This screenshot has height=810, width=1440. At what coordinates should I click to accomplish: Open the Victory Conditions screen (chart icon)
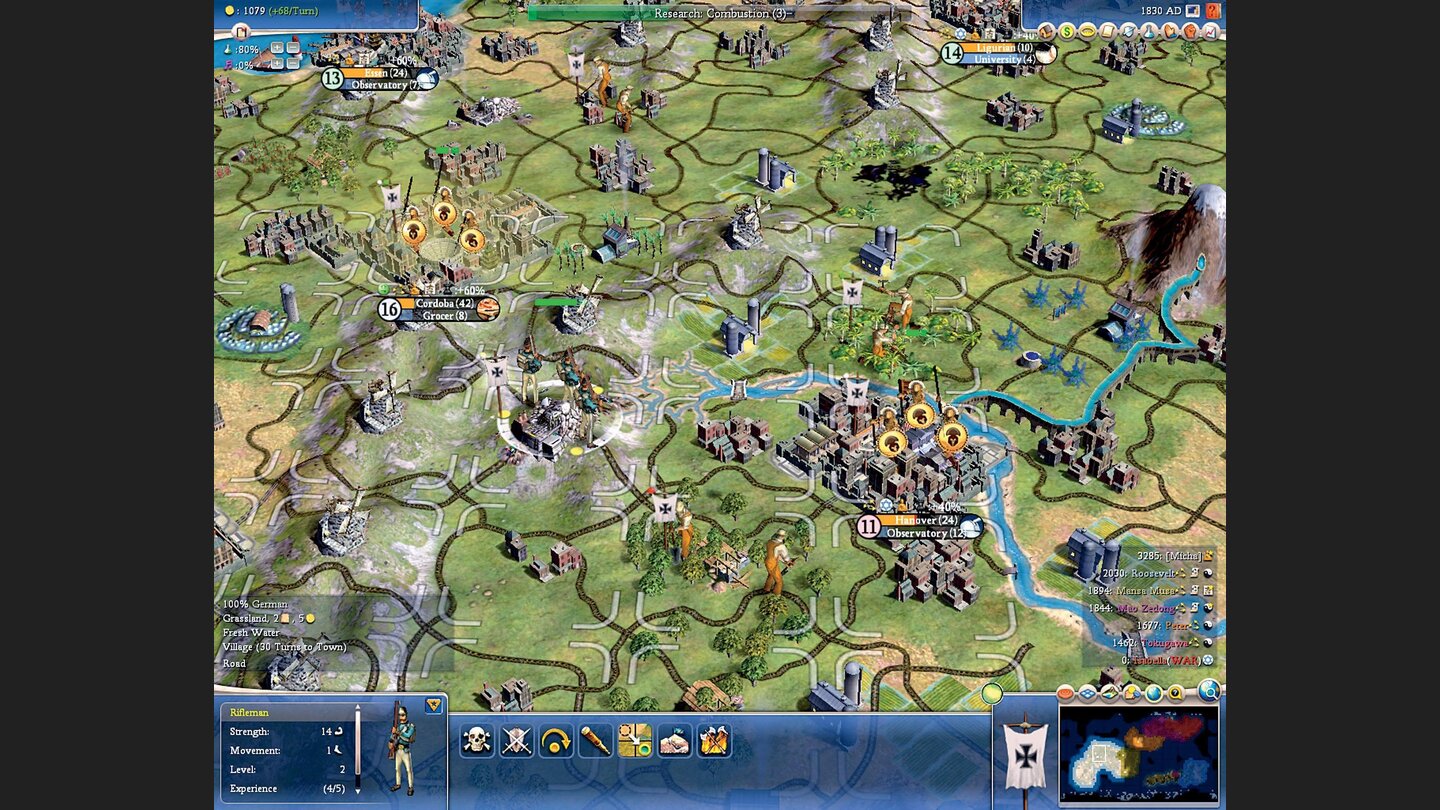1209,32
